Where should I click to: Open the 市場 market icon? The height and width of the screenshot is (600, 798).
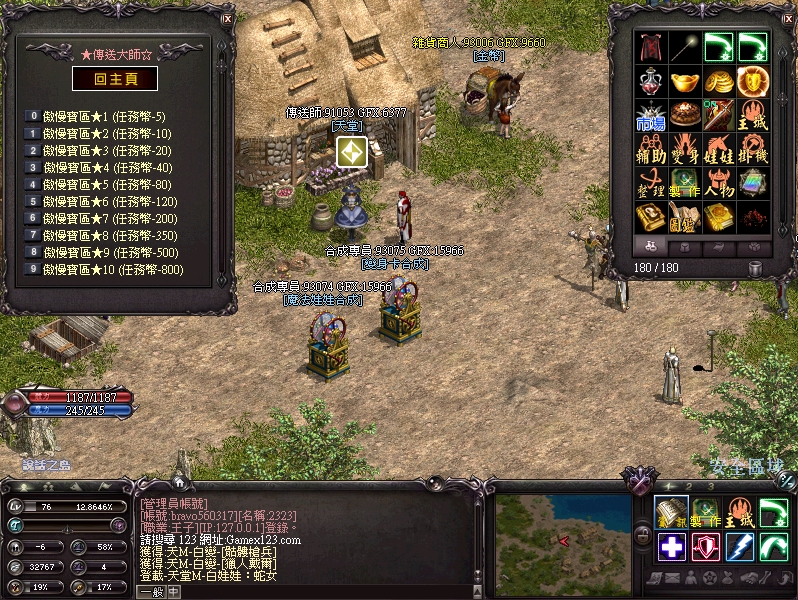tap(651, 116)
